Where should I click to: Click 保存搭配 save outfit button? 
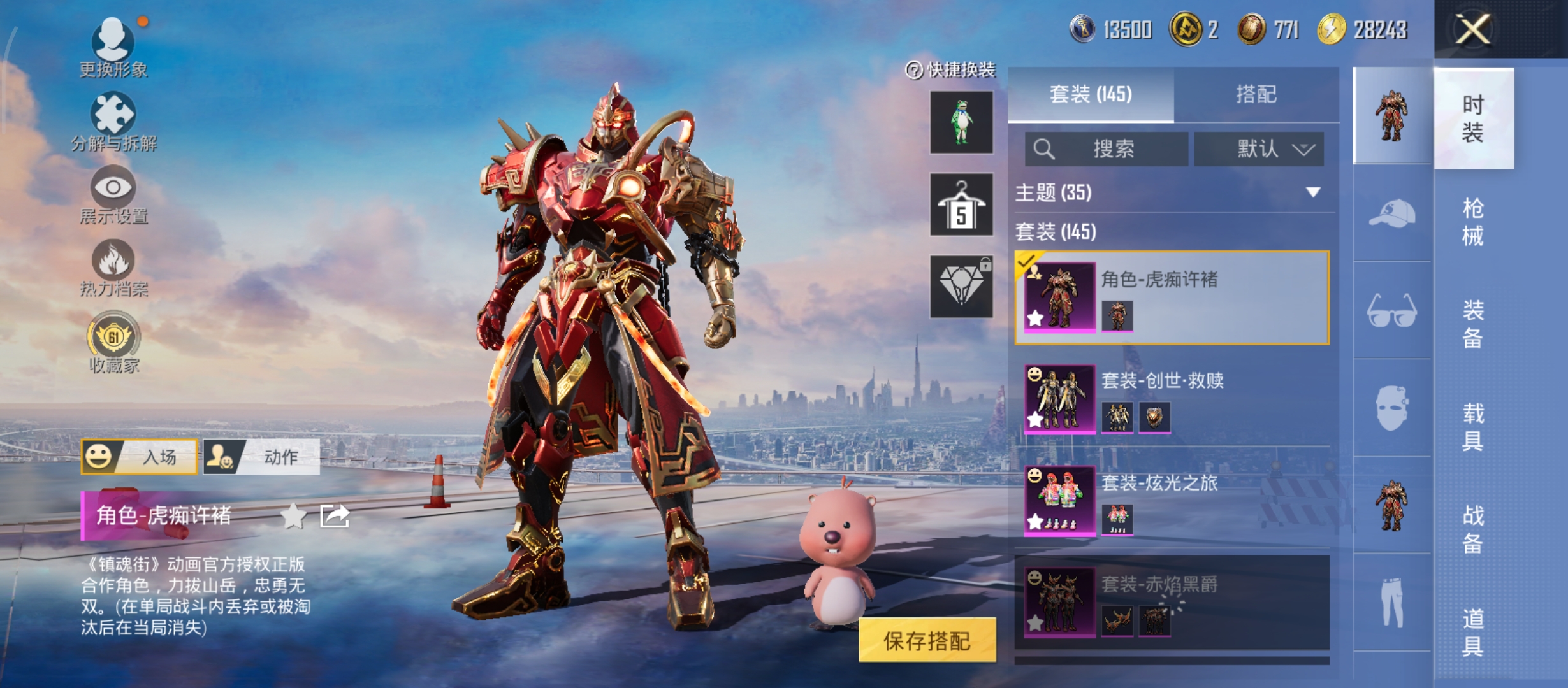pyautogui.click(x=927, y=640)
